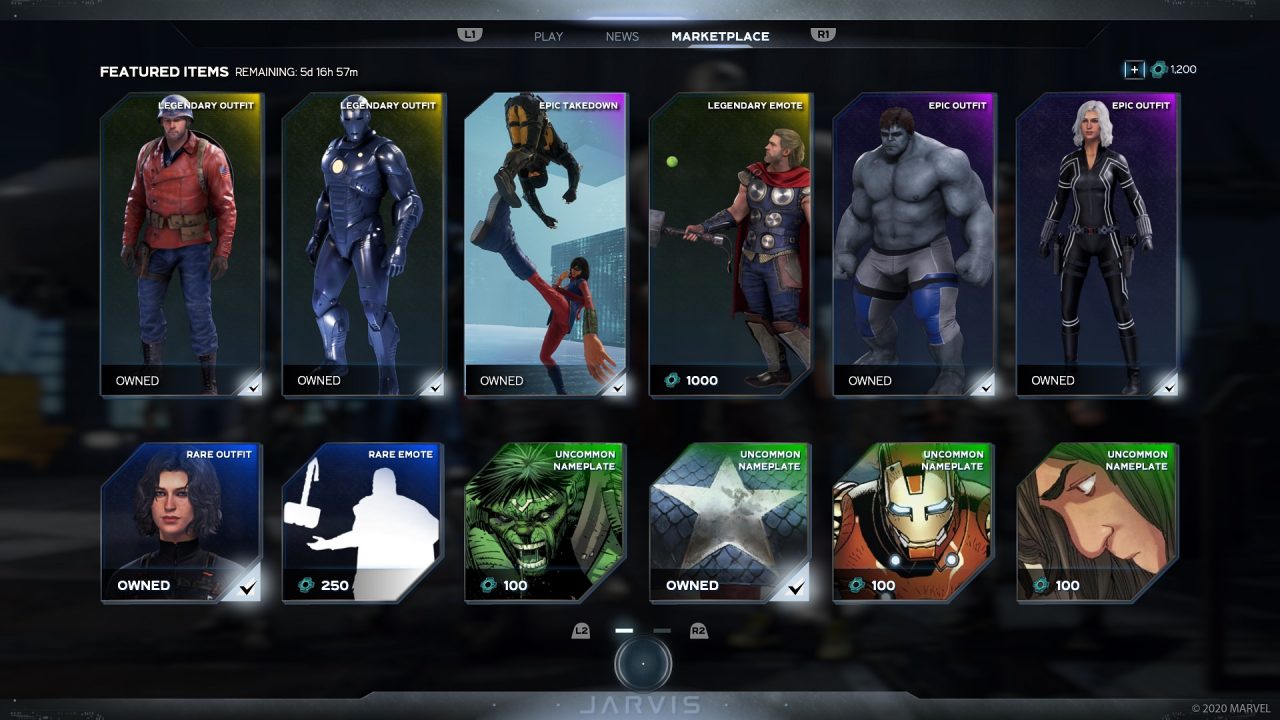Choose the Captain America shield nameplate
The width and height of the screenshot is (1280, 720).
pos(730,522)
